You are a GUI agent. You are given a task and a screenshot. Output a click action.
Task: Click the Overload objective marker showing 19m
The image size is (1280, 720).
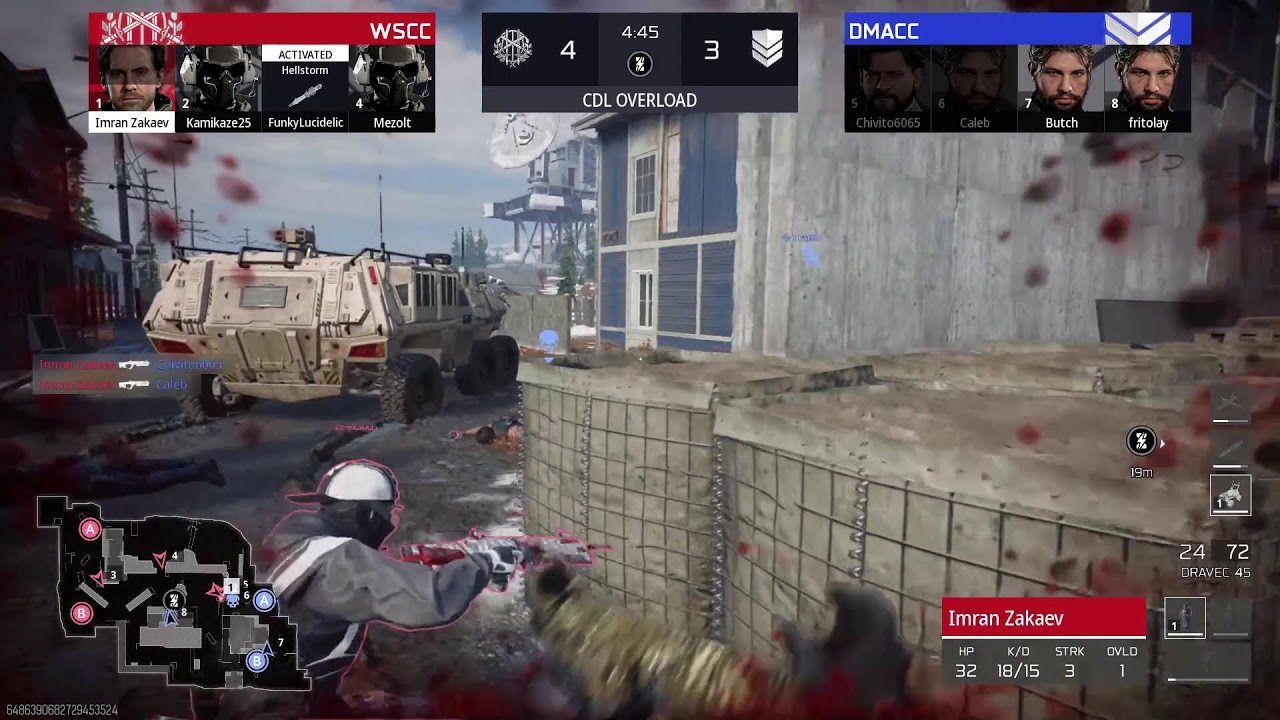[1141, 441]
